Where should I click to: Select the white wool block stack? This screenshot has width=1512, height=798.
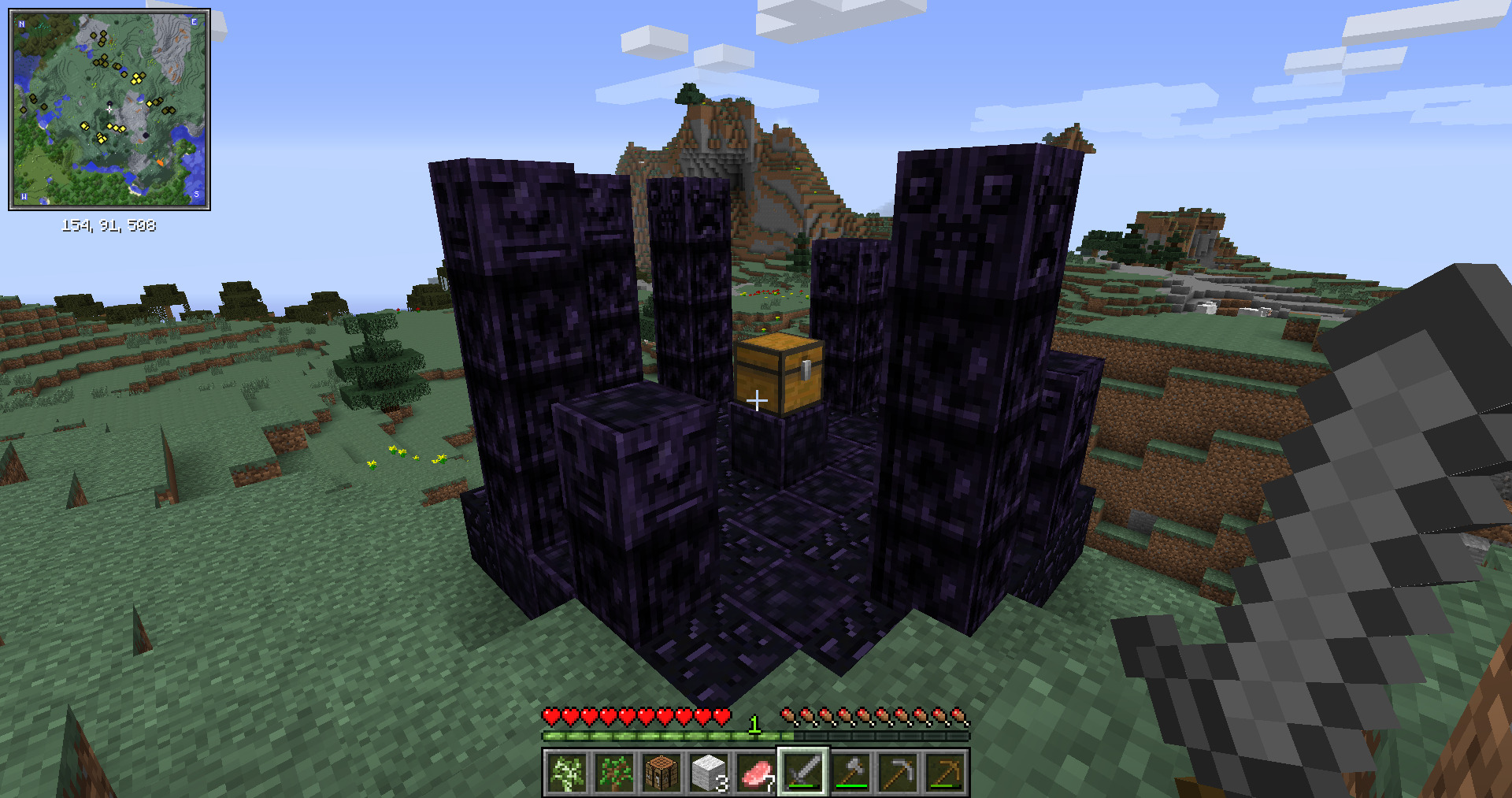[709, 772]
